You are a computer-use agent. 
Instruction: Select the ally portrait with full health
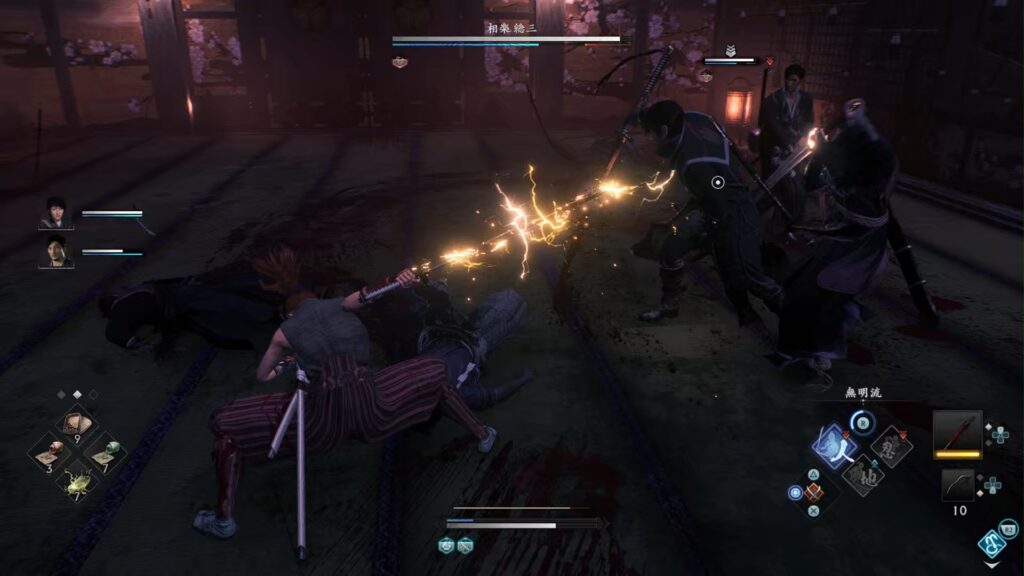point(56,213)
